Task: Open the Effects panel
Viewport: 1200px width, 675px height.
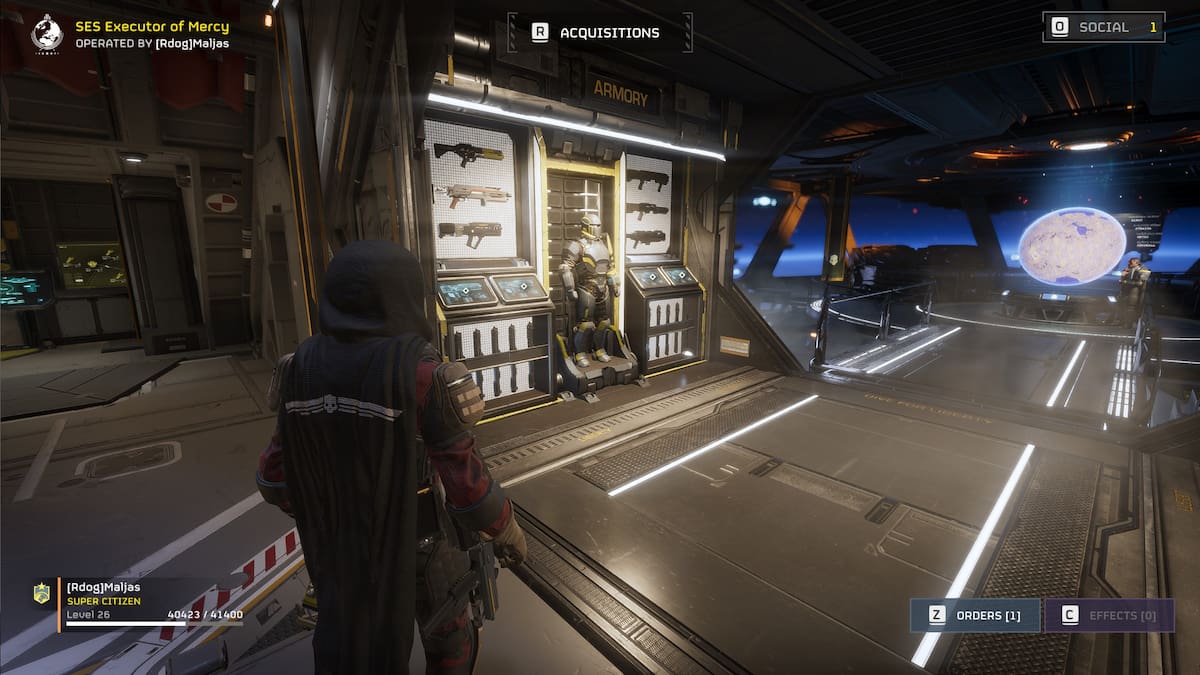Action: [1108, 615]
